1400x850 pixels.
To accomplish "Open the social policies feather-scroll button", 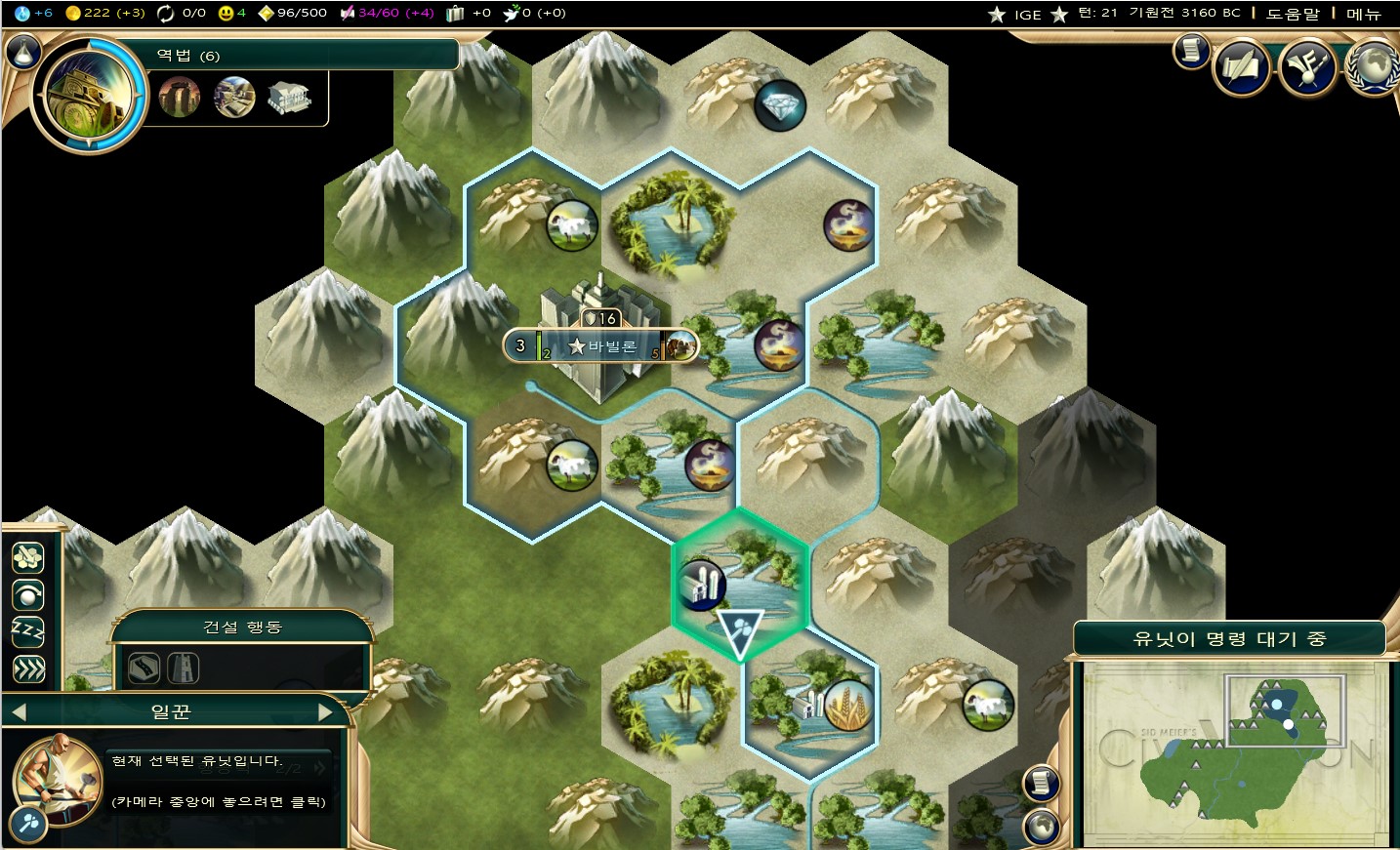I will click(x=1241, y=66).
